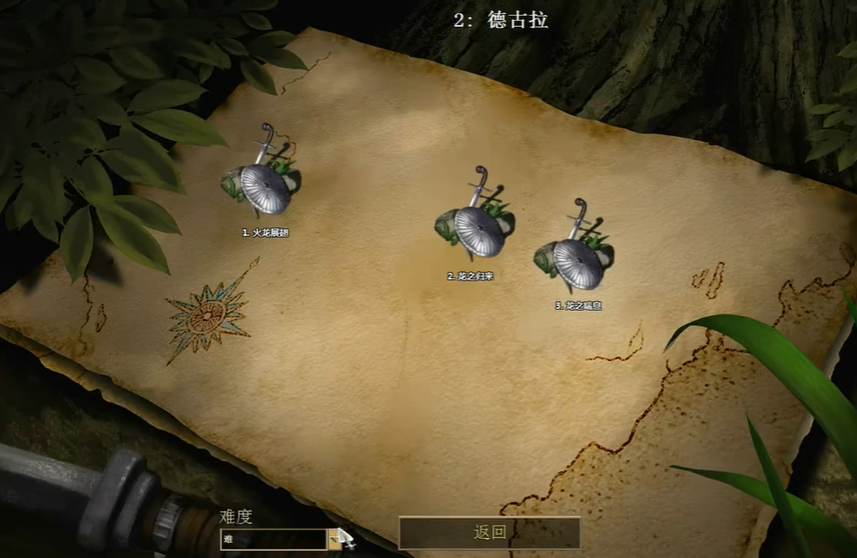Choose scenario 2 龙之归来 on the map
857x558 pixels.
(x=477, y=230)
